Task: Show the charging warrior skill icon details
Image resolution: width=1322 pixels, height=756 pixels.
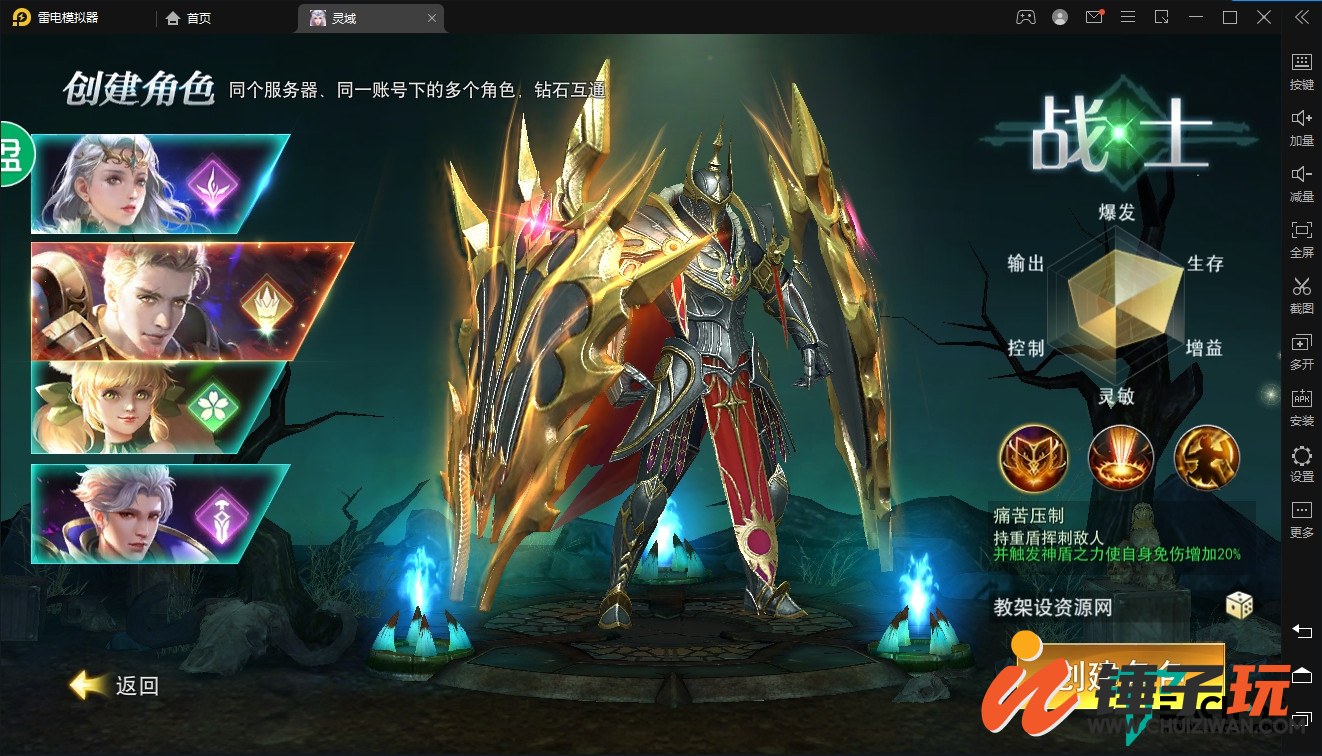Action: pos(1206,458)
